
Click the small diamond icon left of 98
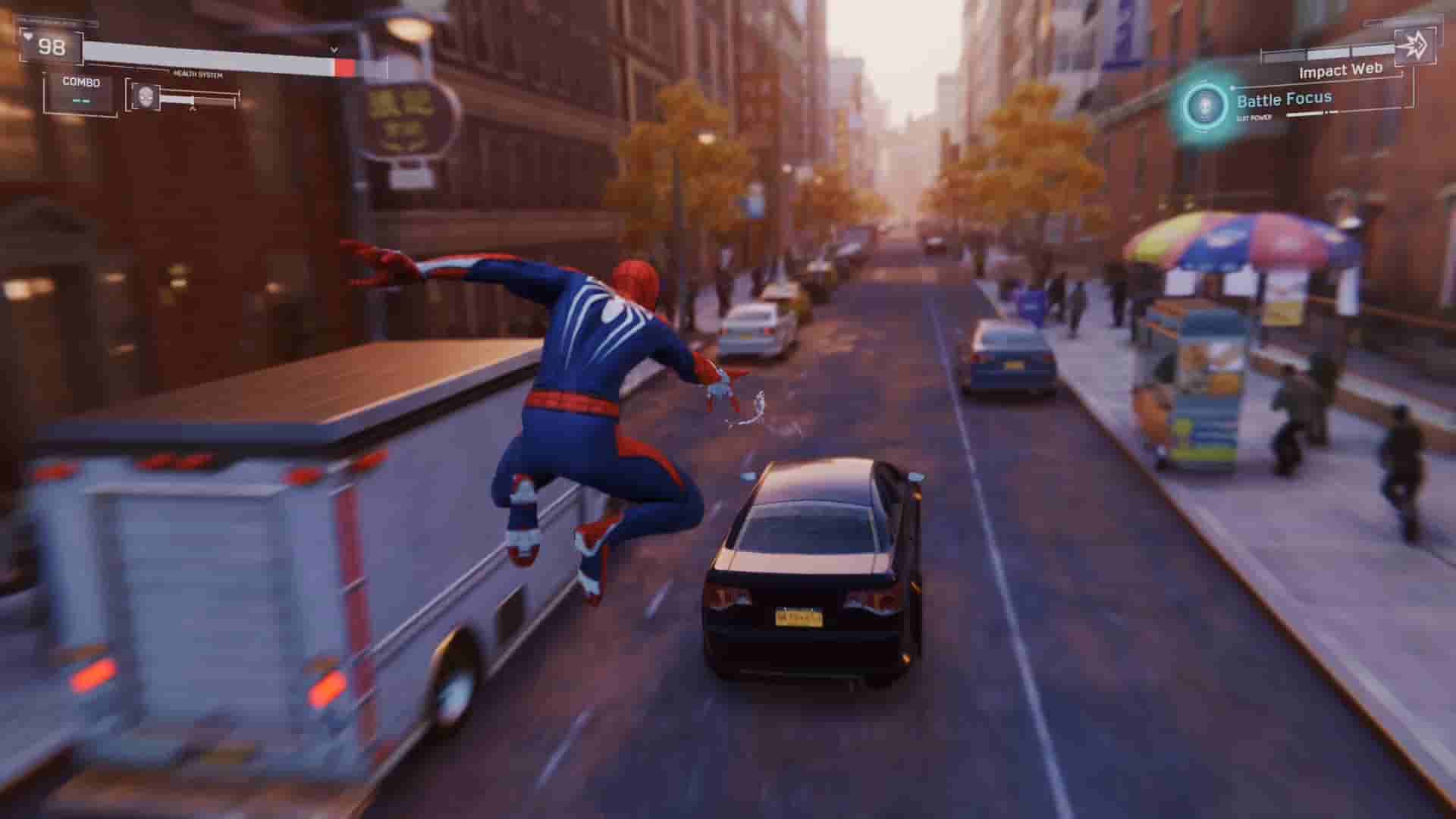tap(29, 36)
